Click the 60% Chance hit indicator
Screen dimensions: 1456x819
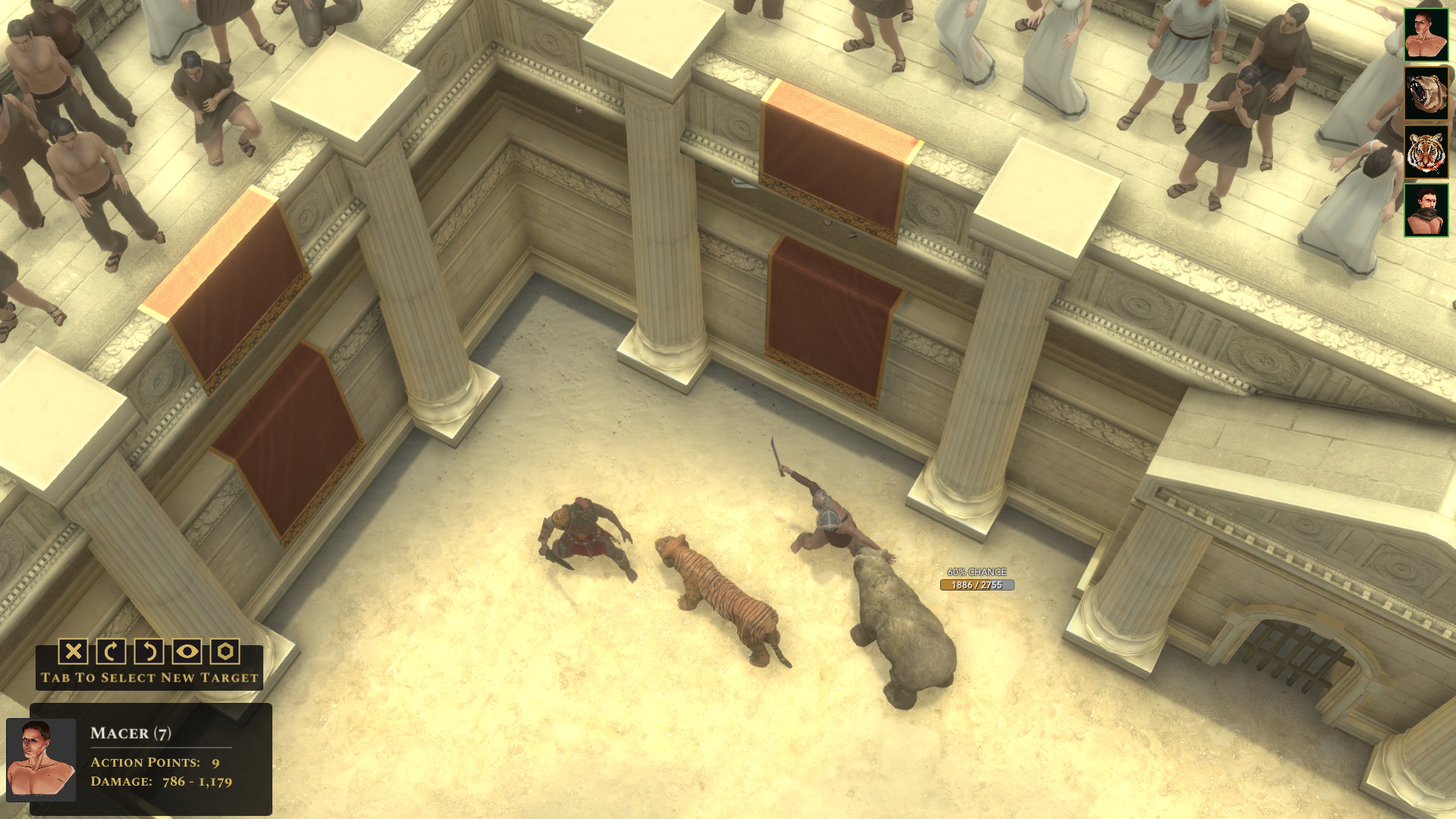[x=979, y=569]
